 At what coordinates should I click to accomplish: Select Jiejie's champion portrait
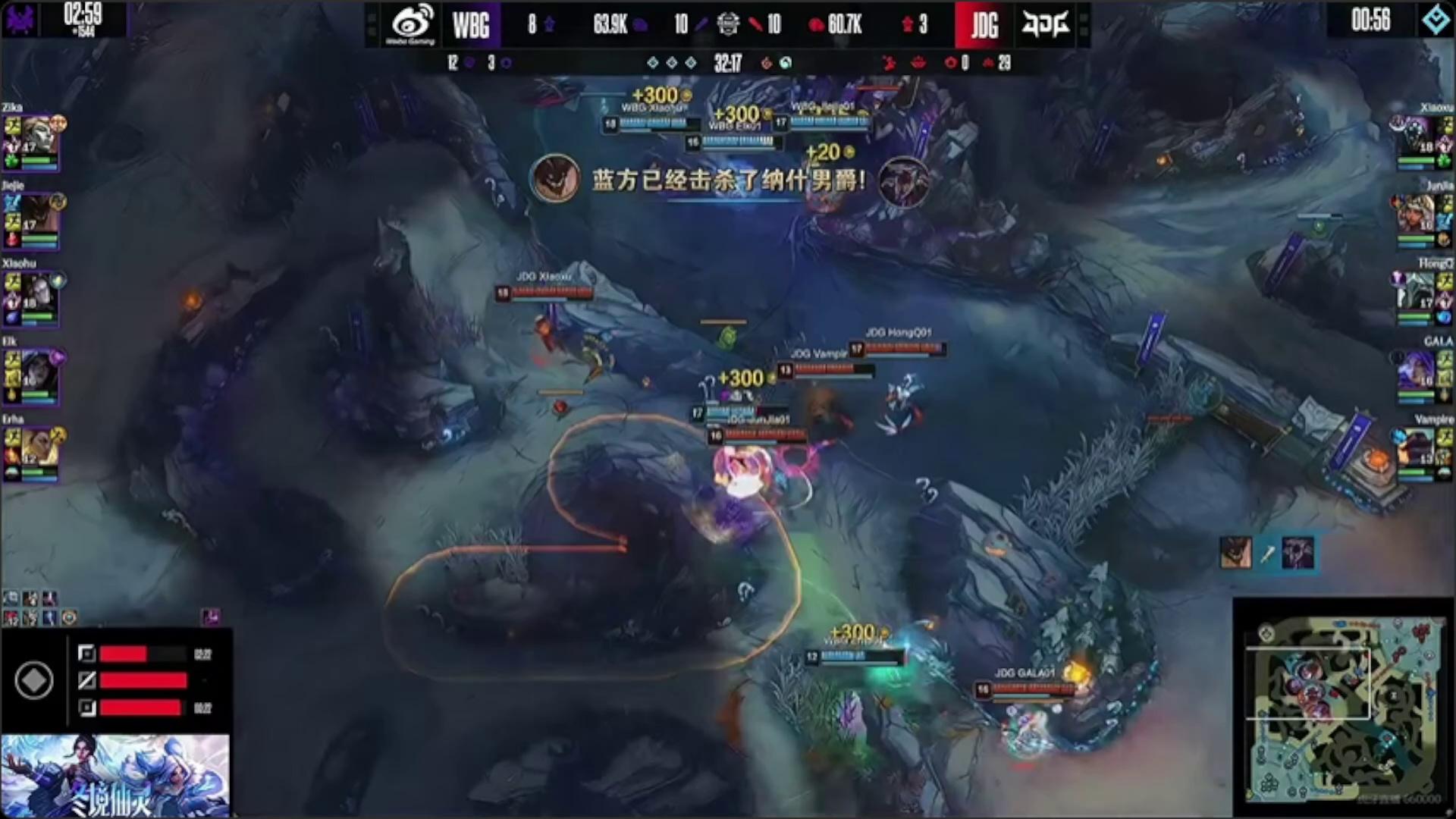click(39, 214)
